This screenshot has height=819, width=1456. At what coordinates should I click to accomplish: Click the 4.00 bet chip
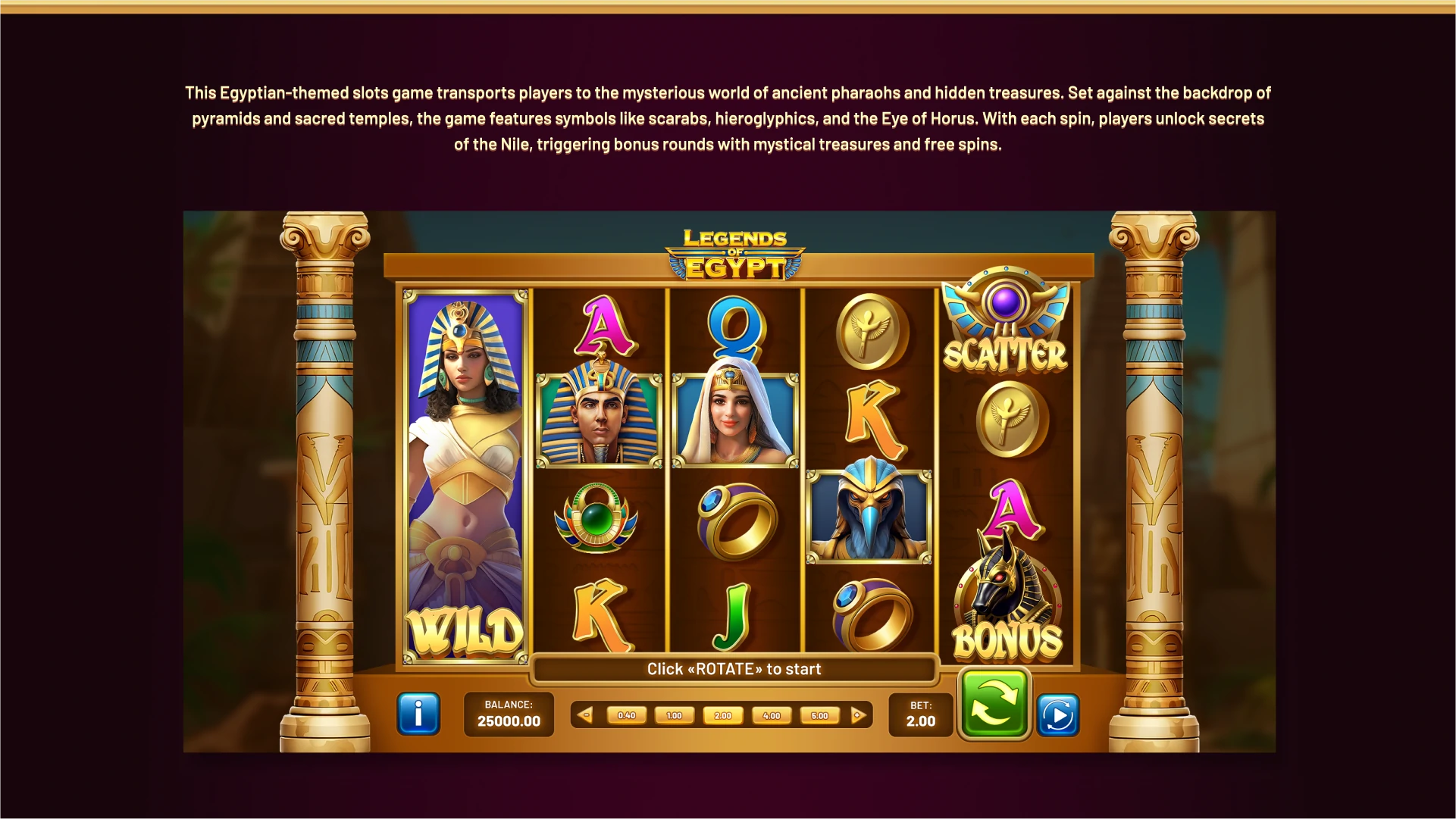click(x=770, y=714)
